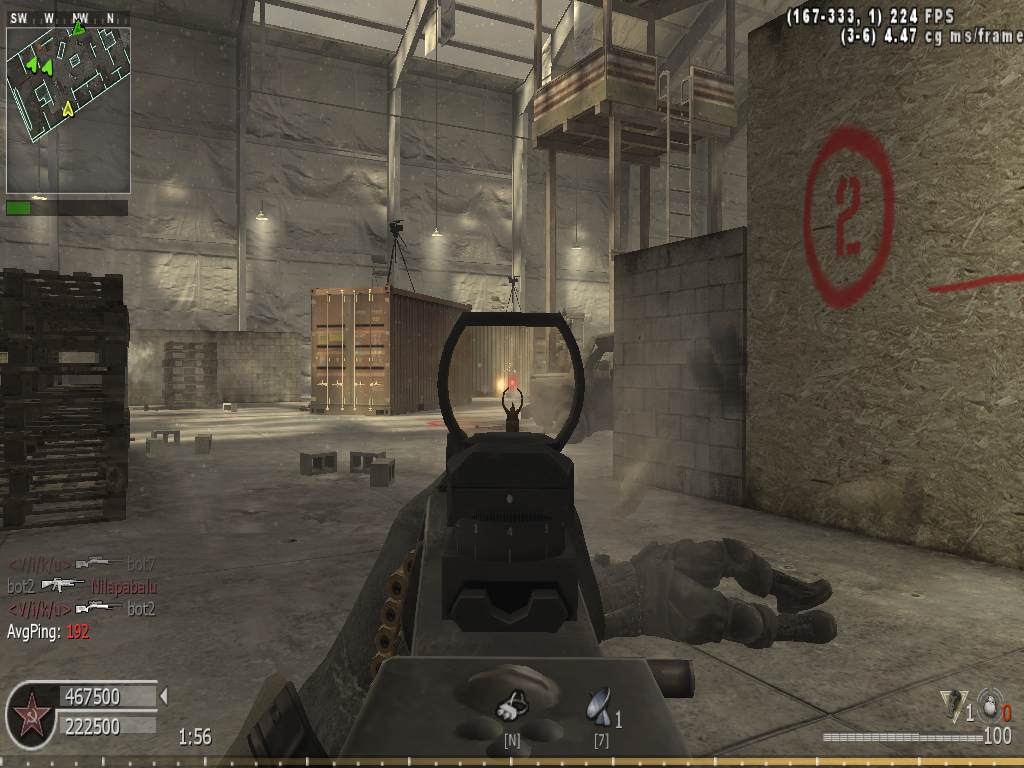Select the frag grenade icon
This screenshot has width=1024, height=768.
point(989,705)
